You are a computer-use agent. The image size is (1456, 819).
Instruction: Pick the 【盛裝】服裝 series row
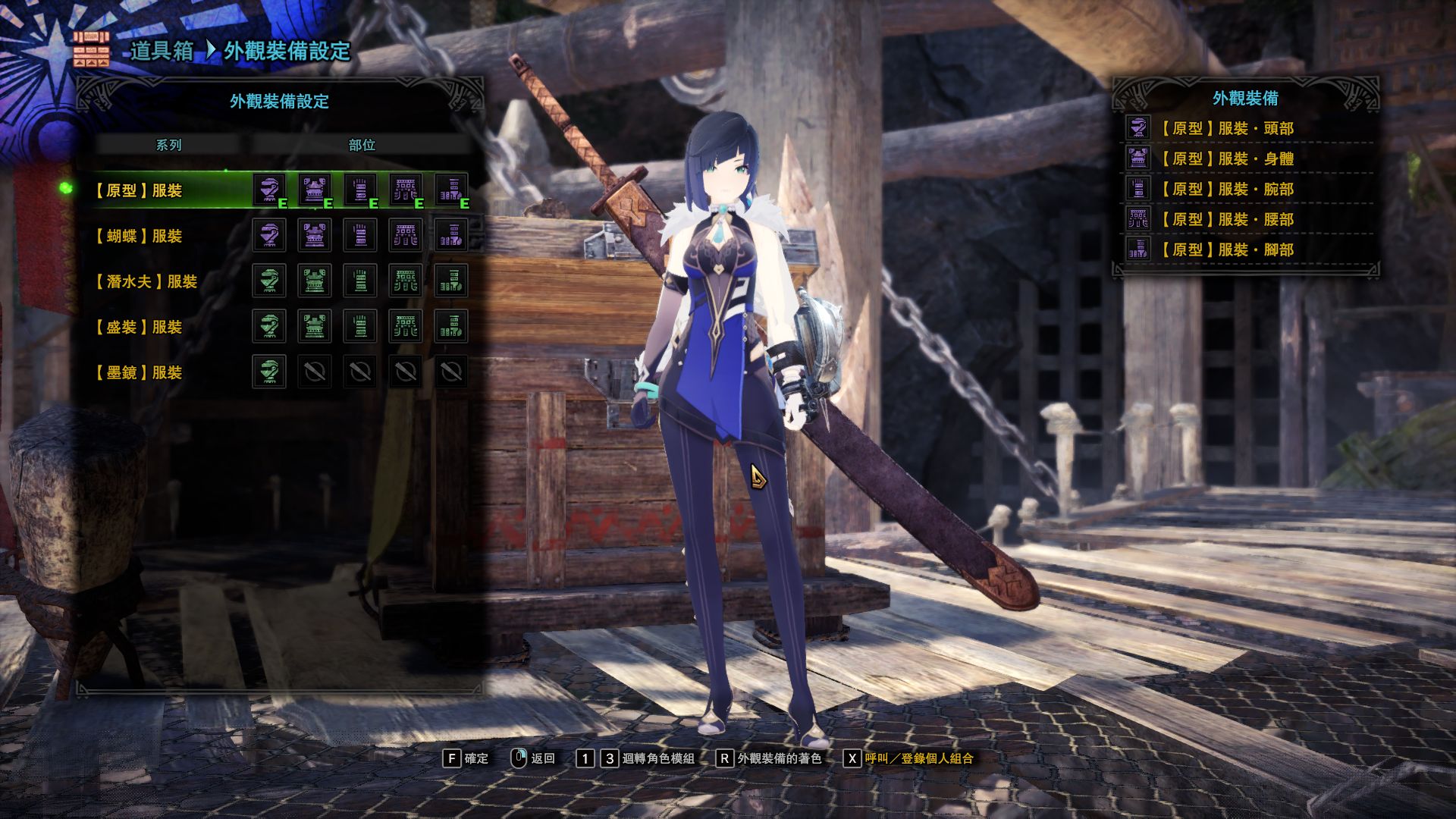[x=137, y=327]
